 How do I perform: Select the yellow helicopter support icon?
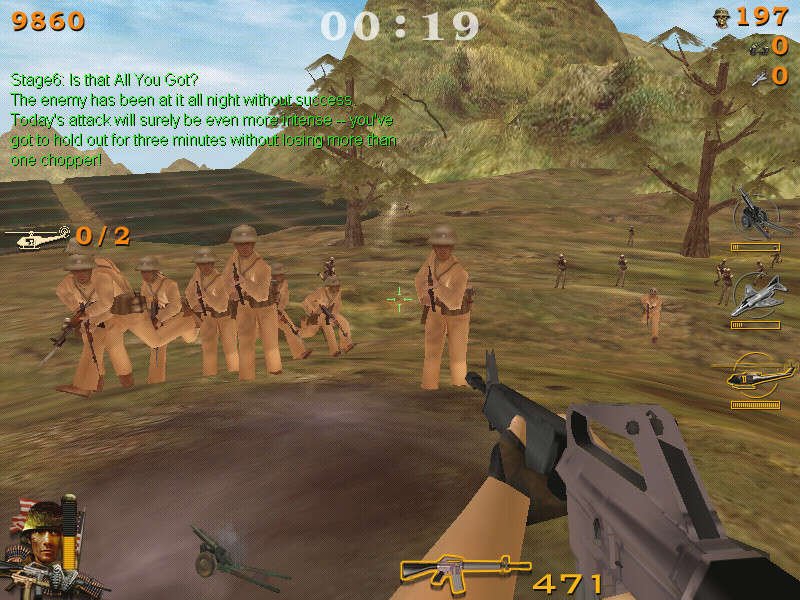(756, 375)
